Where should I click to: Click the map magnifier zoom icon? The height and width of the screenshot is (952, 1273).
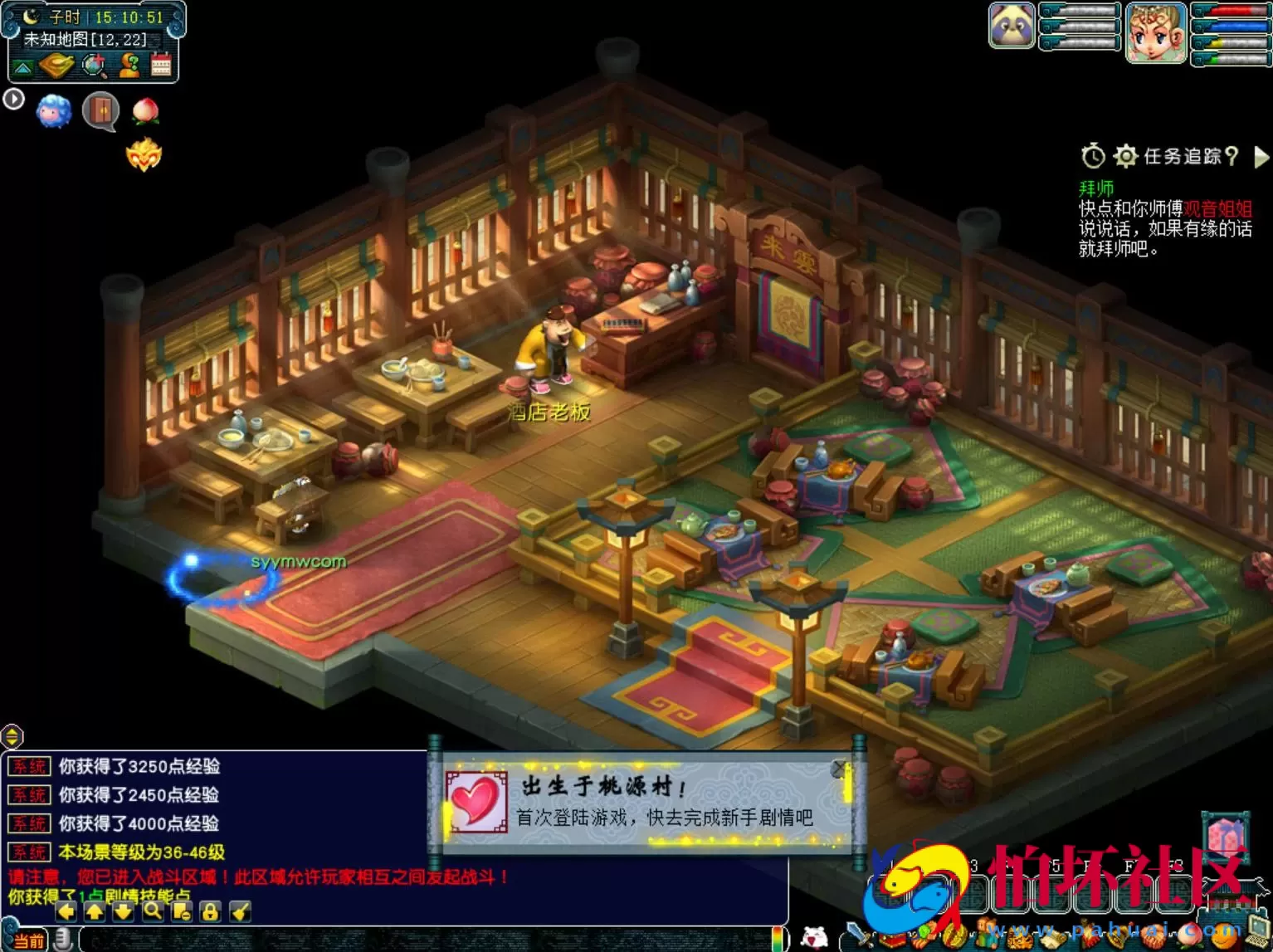tap(93, 66)
